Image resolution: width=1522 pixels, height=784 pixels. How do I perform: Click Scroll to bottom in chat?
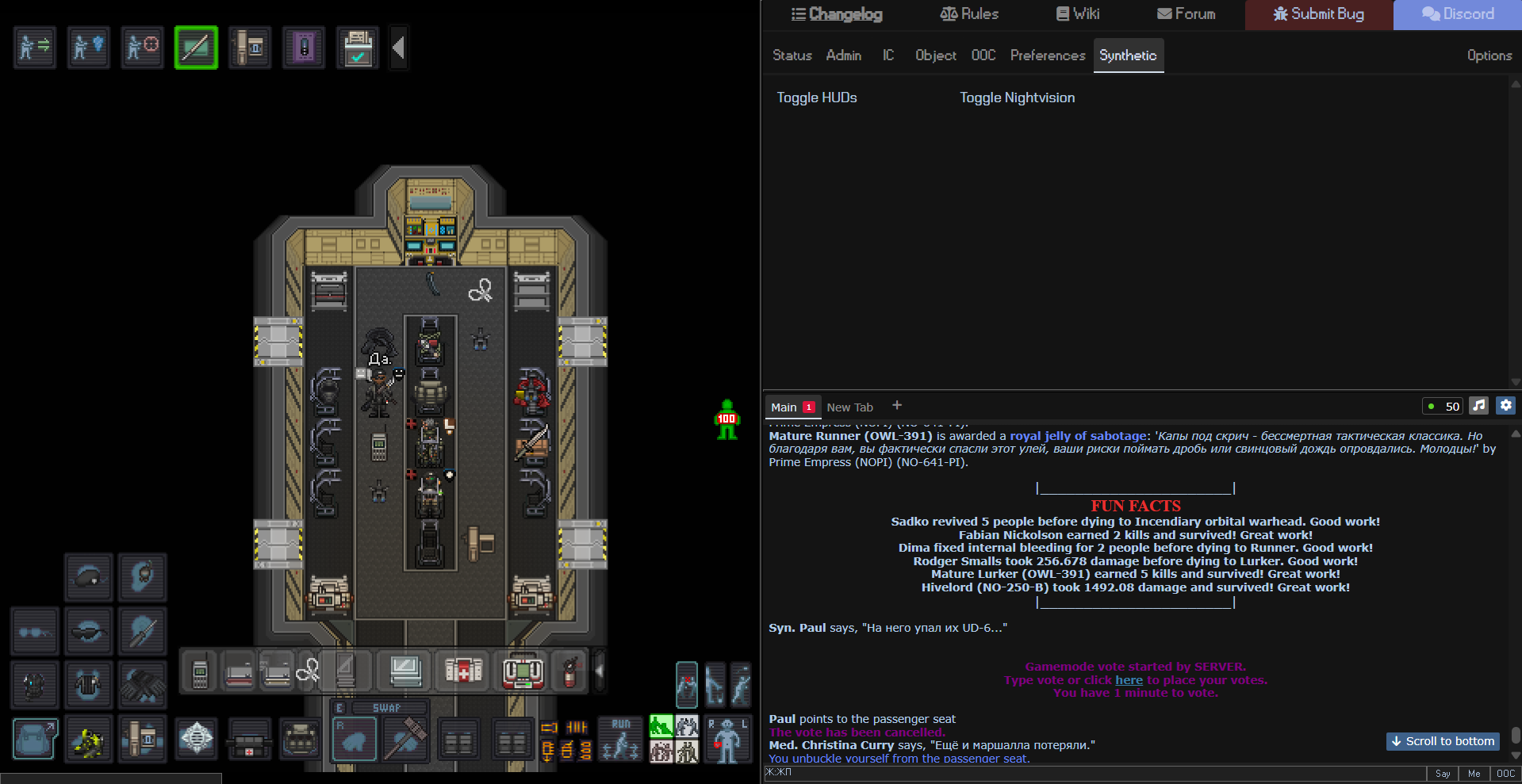pos(1443,741)
